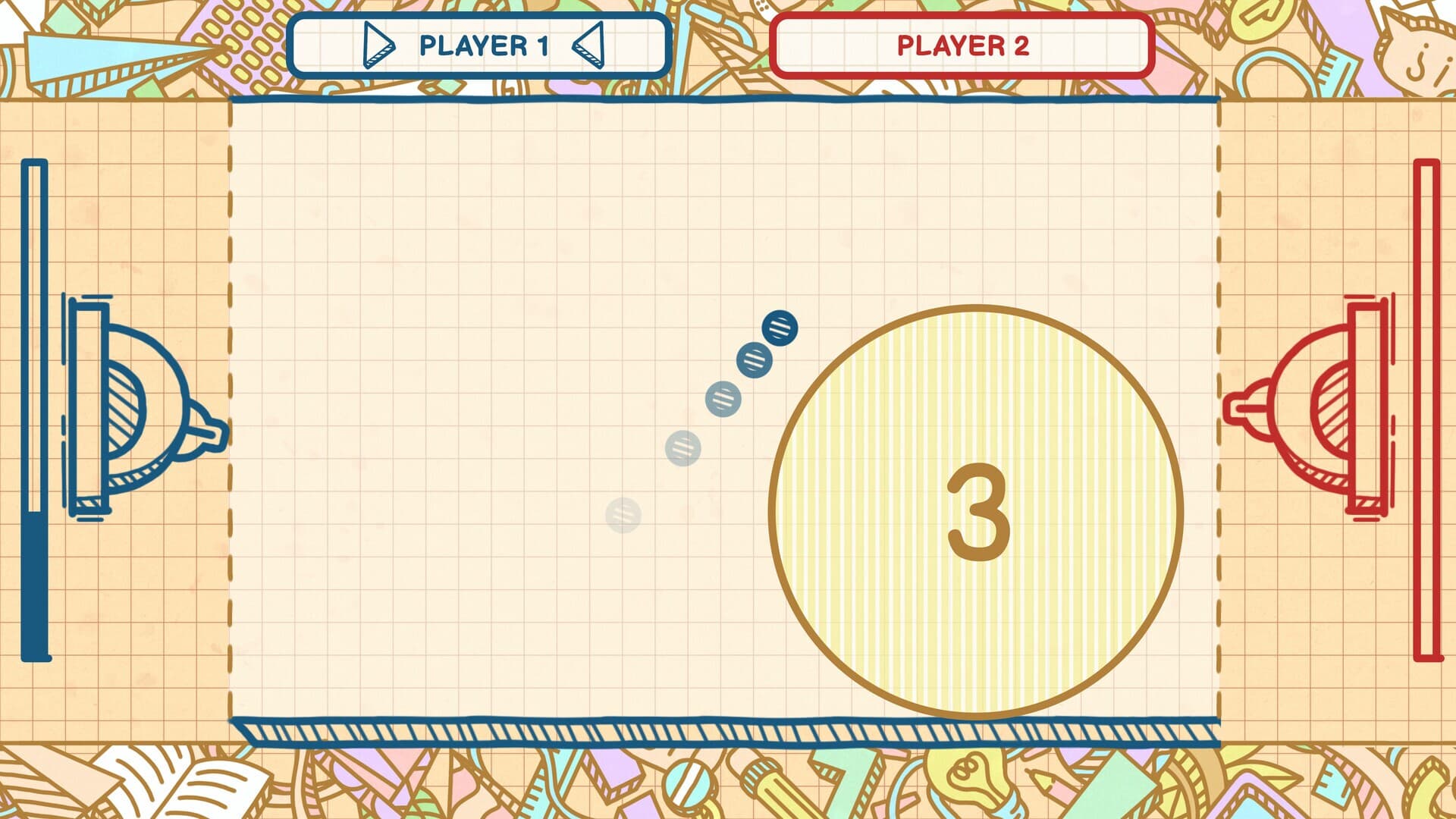Toggle the left-facing arrow in Player 1 banner

[x=587, y=47]
